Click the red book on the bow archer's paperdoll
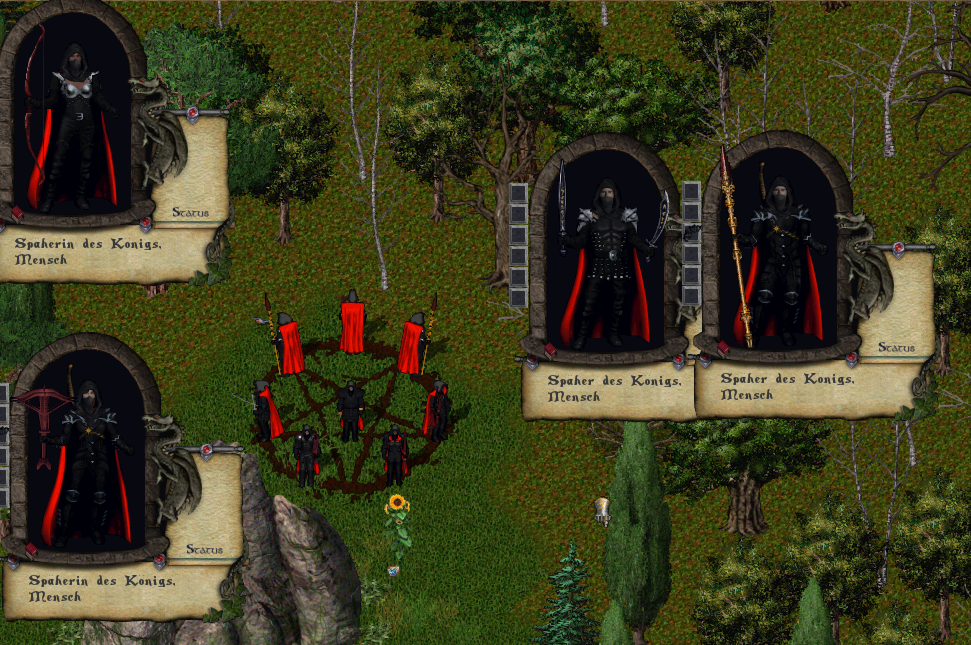The height and width of the screenshot is (645, 971). (x=17, y=213)
